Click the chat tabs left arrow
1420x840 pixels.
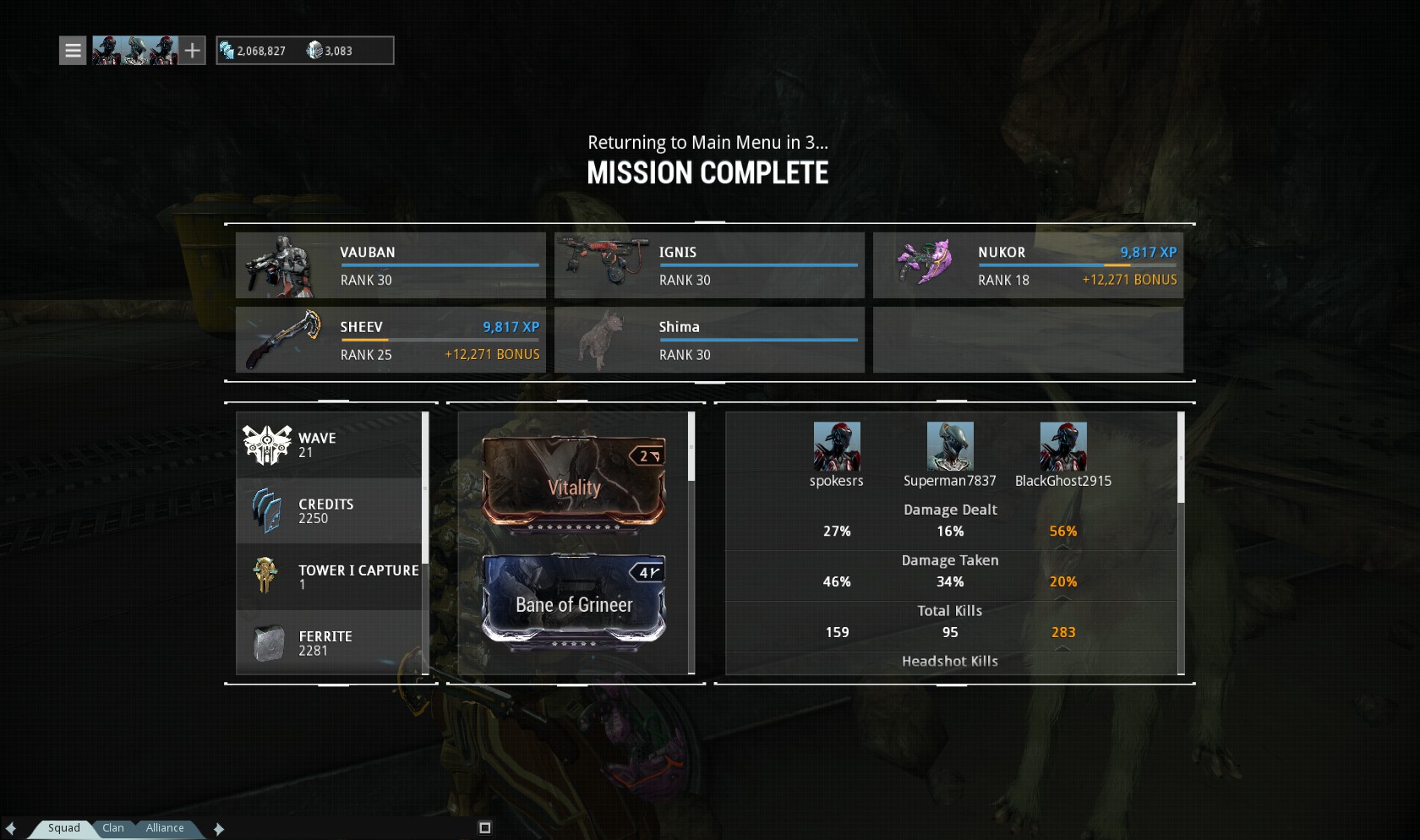click(x=11, y=829)
